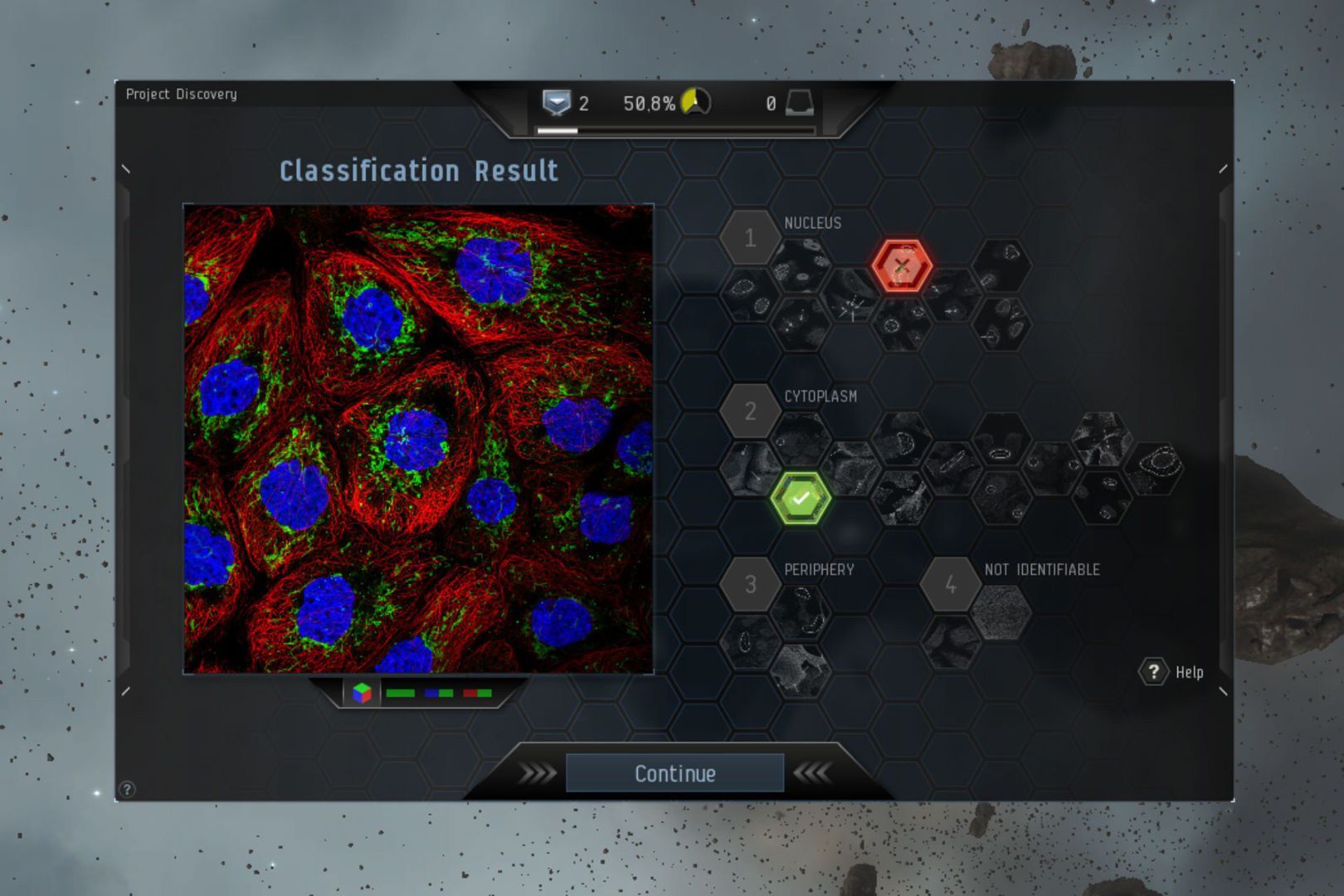Click the rank badge icon in the top bar
This screenshot has height=896, width=1344.
556,103
